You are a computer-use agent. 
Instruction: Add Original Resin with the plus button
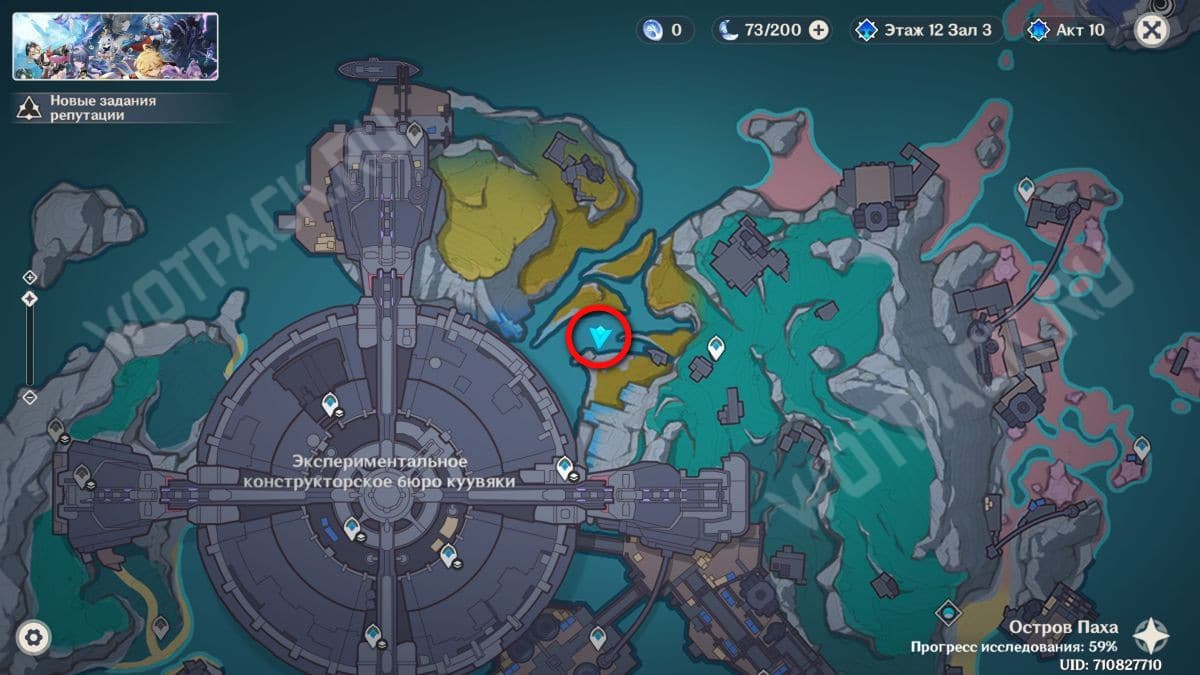[x=818, y=30]
